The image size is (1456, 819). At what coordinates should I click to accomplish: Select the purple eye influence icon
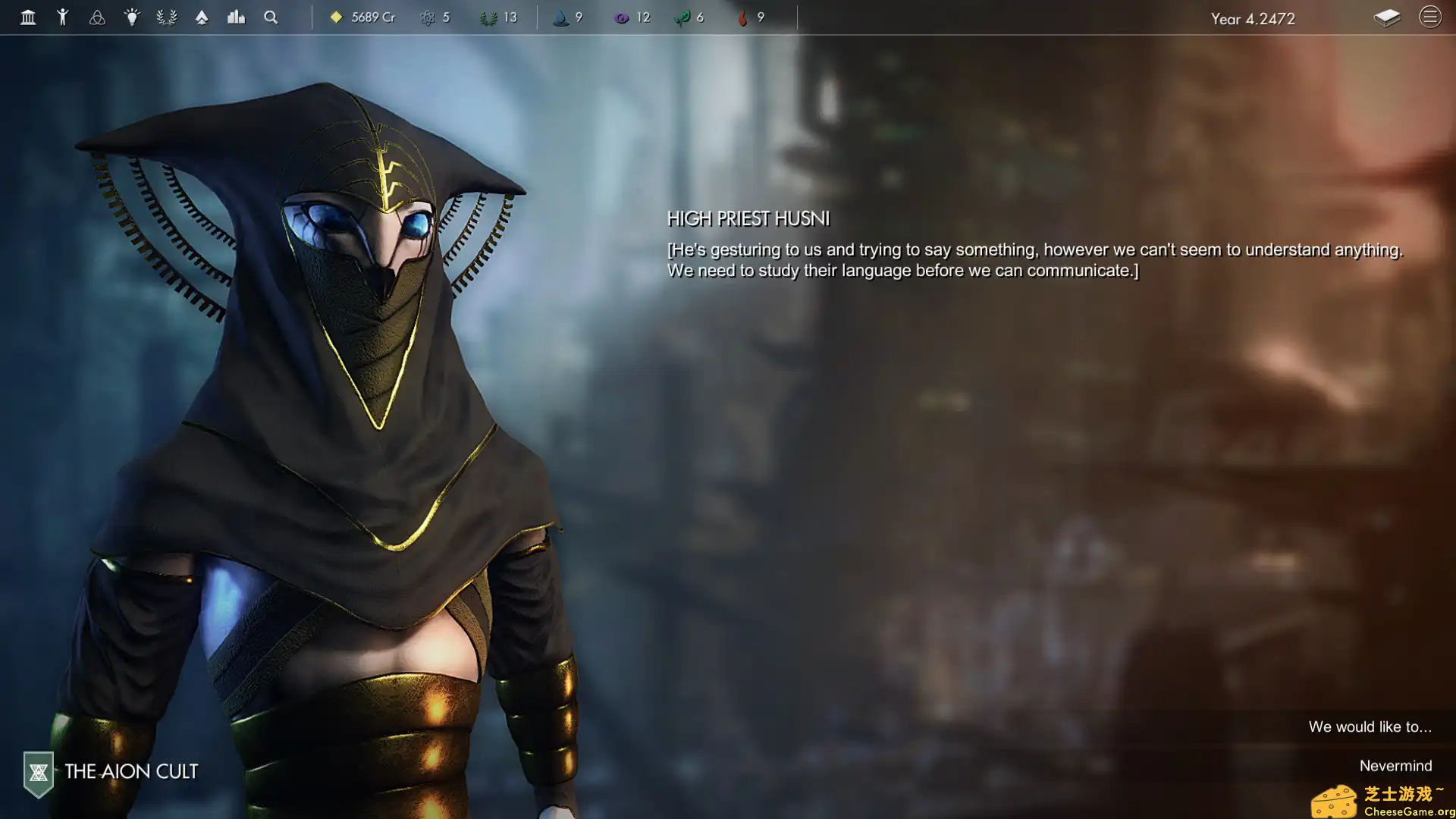coord(622,17)
